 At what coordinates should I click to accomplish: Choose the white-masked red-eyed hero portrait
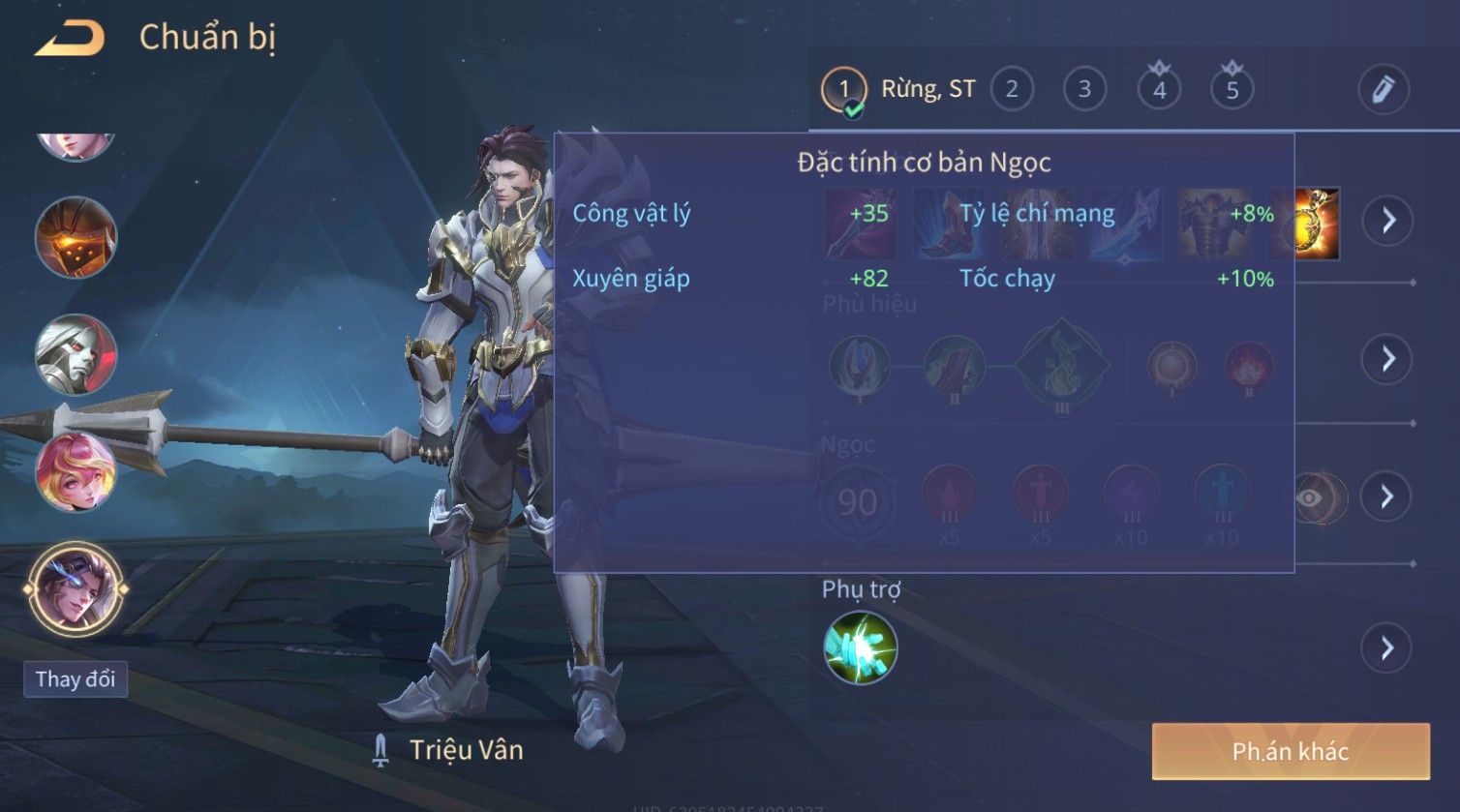[x=76, y=354]
